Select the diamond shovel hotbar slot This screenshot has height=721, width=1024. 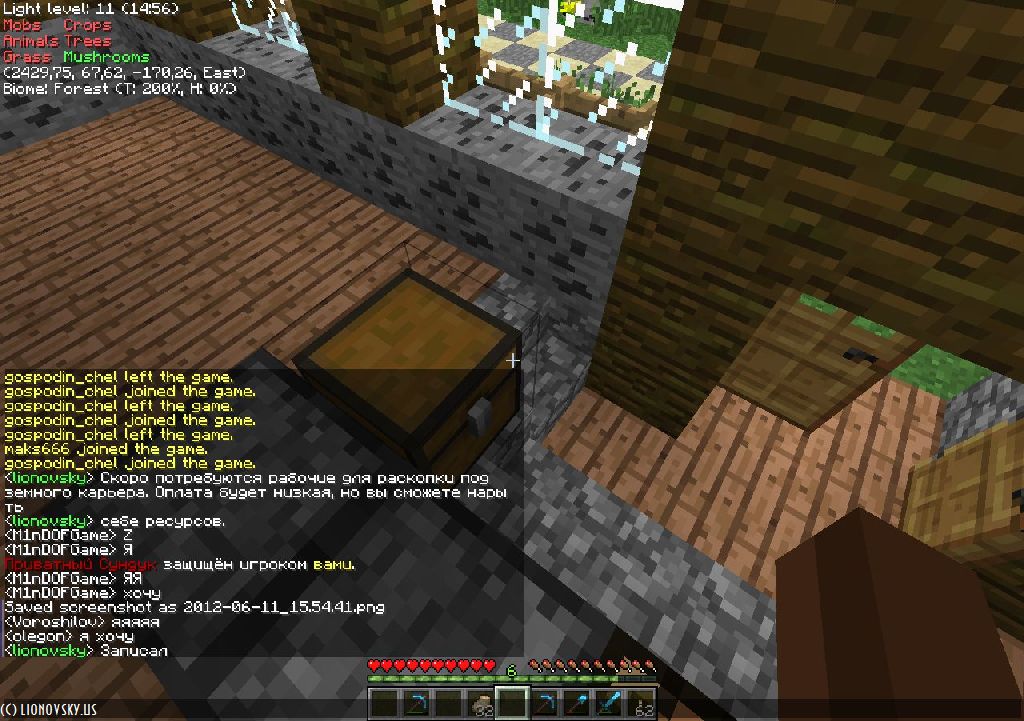click(577, 704)
